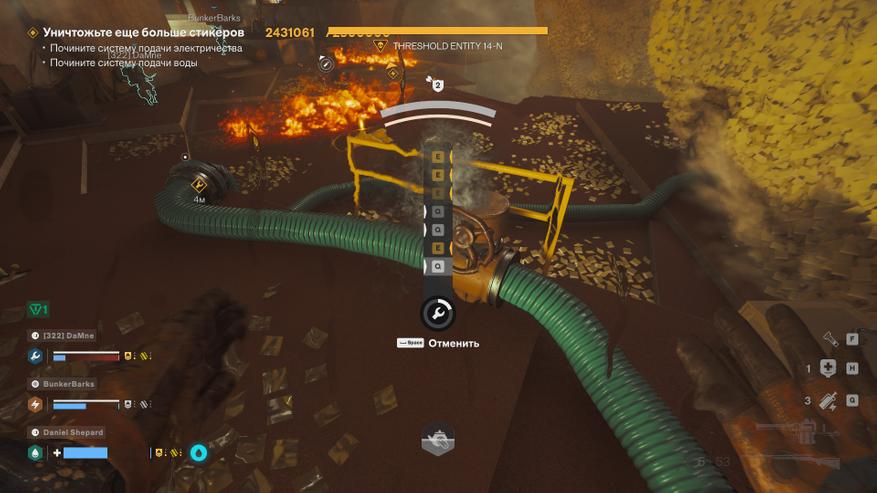Activate the cyan water drop status icon
Image resolution: width=877 pixels, height=493 pixels.
tap(199, 453)
